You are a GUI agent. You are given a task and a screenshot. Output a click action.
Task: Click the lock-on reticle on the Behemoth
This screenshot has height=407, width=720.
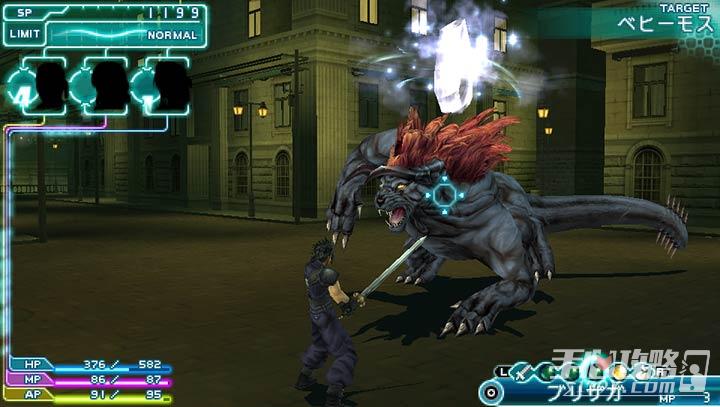click(443, 191)
